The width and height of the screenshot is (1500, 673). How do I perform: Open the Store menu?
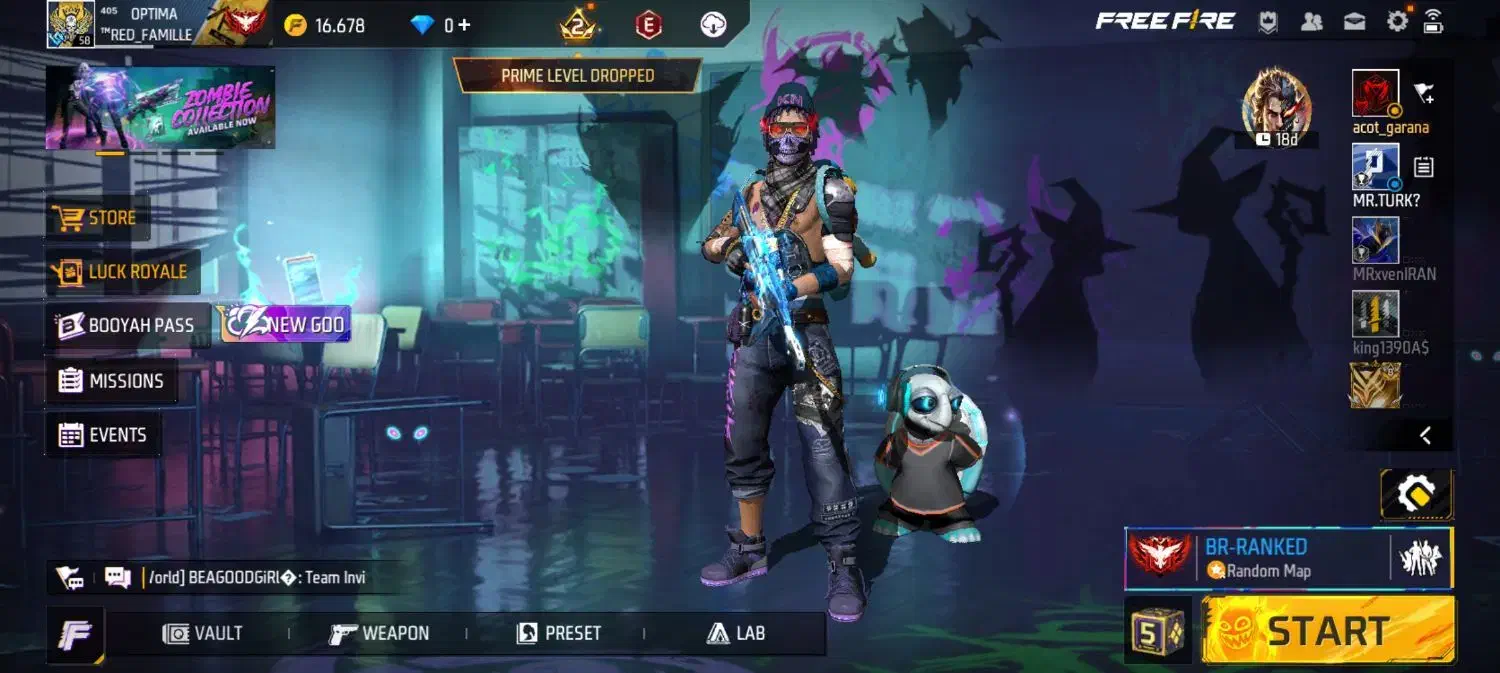98,218
